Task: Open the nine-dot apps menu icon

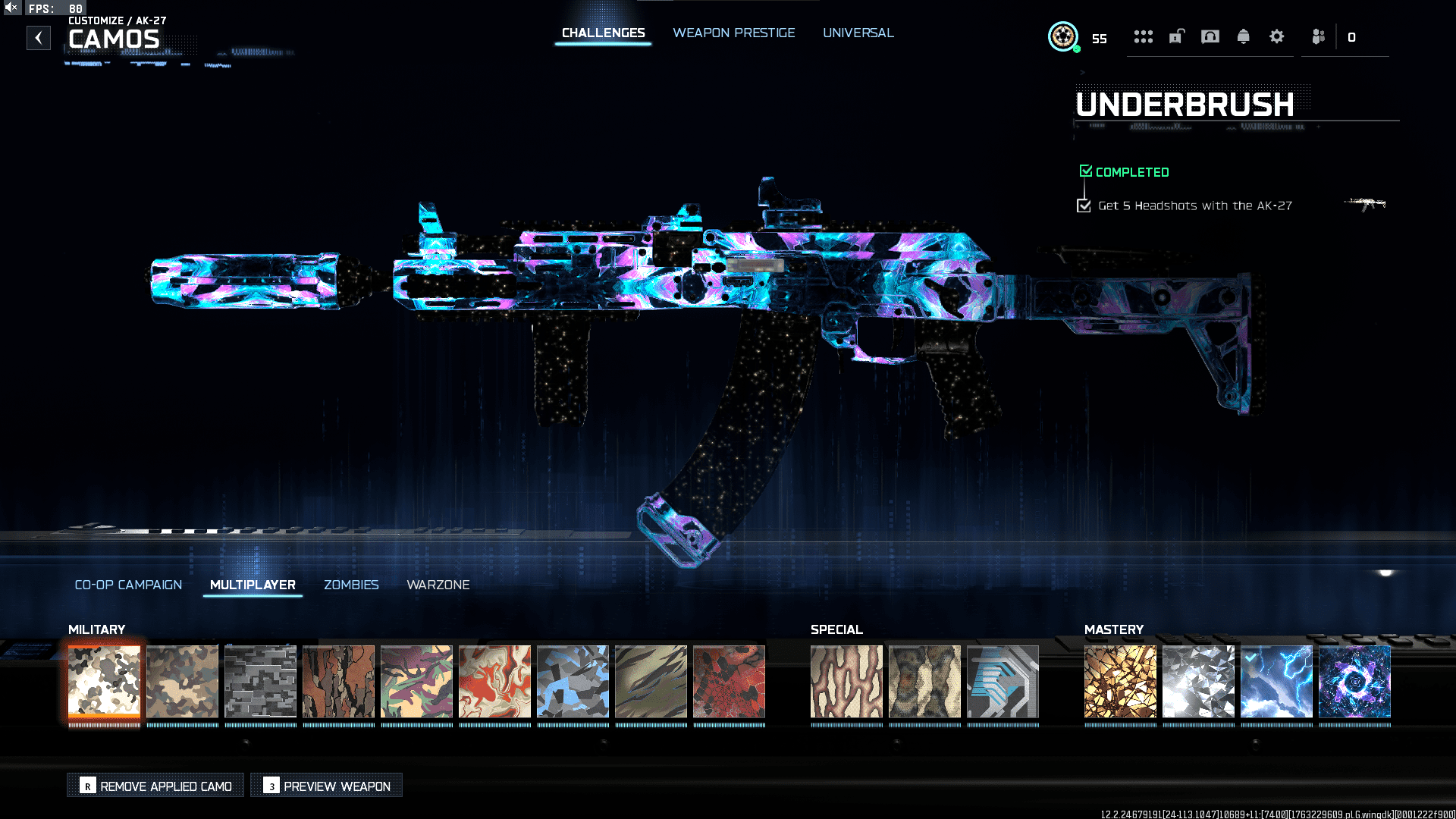Action: click(x=1144, y=36)
